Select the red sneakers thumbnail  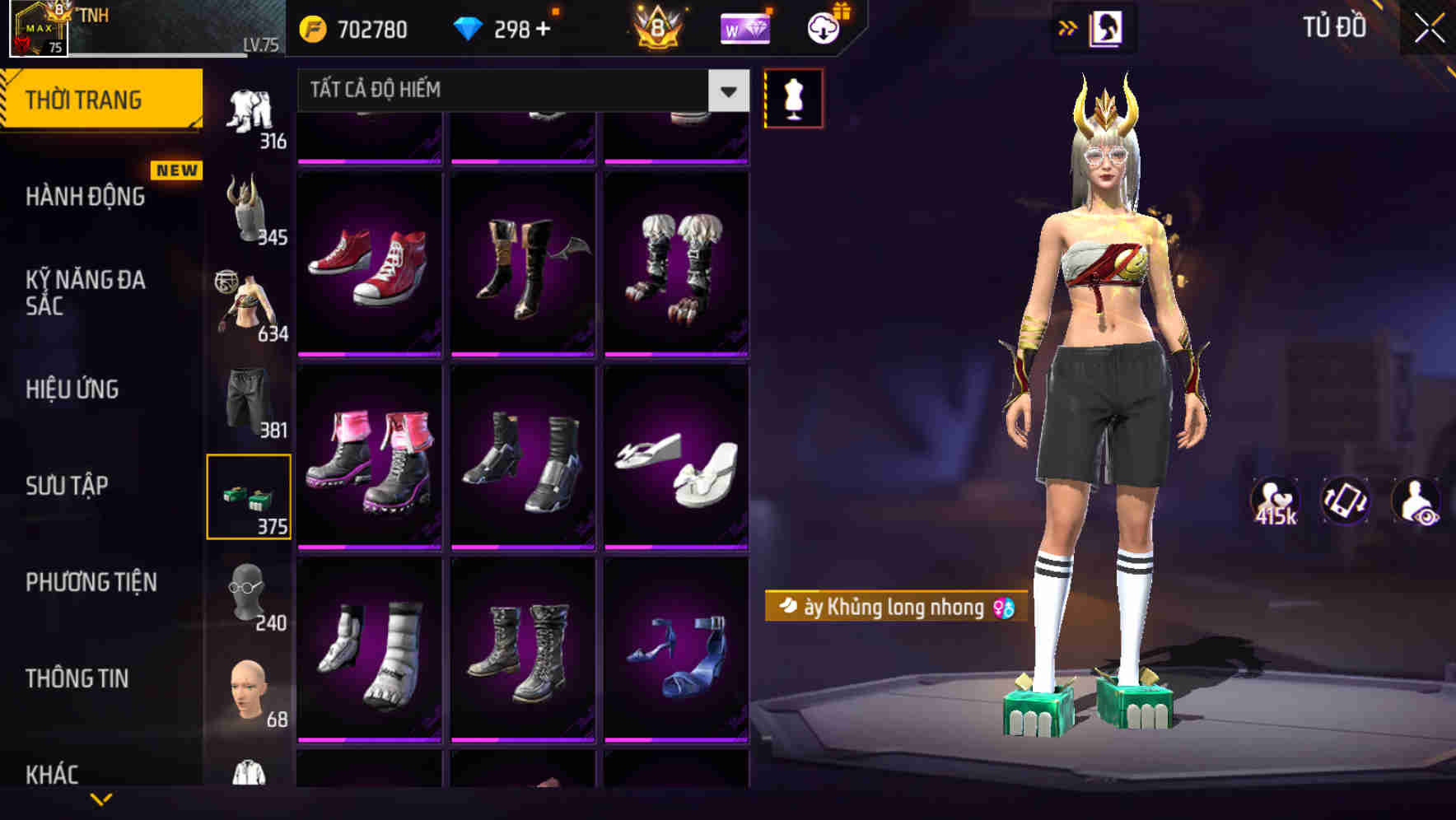point(370,263)
